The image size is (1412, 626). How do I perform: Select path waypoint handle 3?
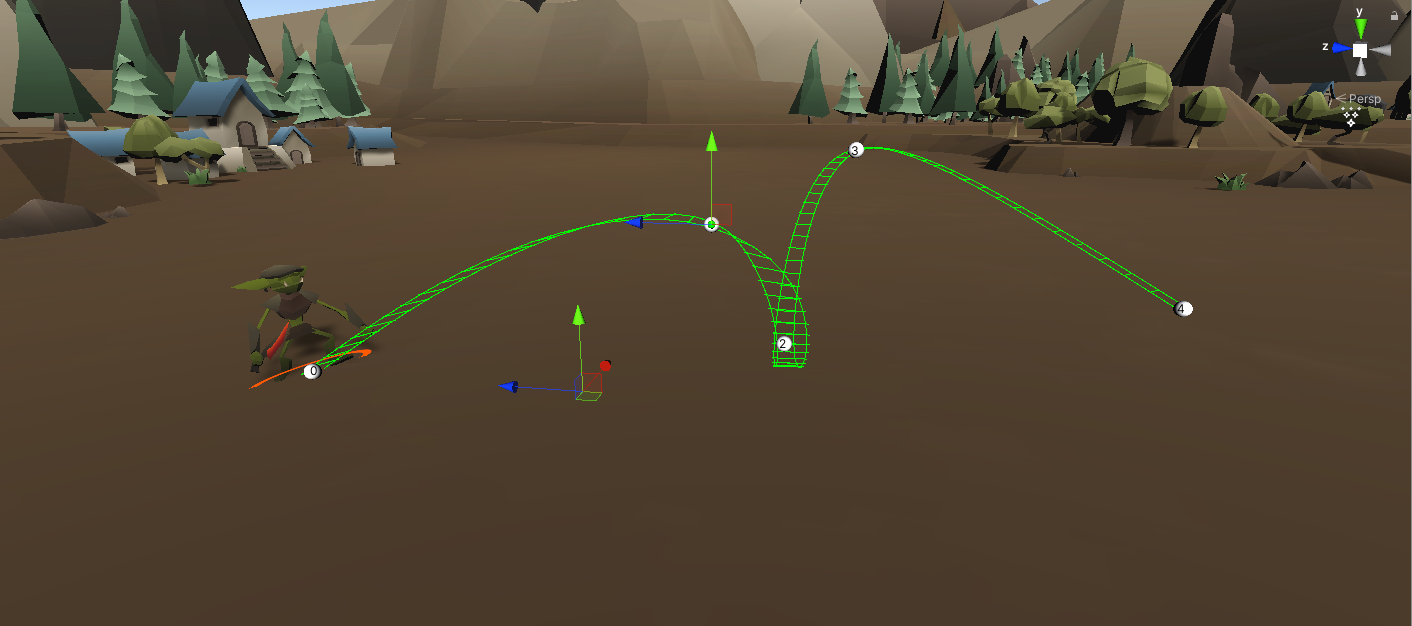856,150
